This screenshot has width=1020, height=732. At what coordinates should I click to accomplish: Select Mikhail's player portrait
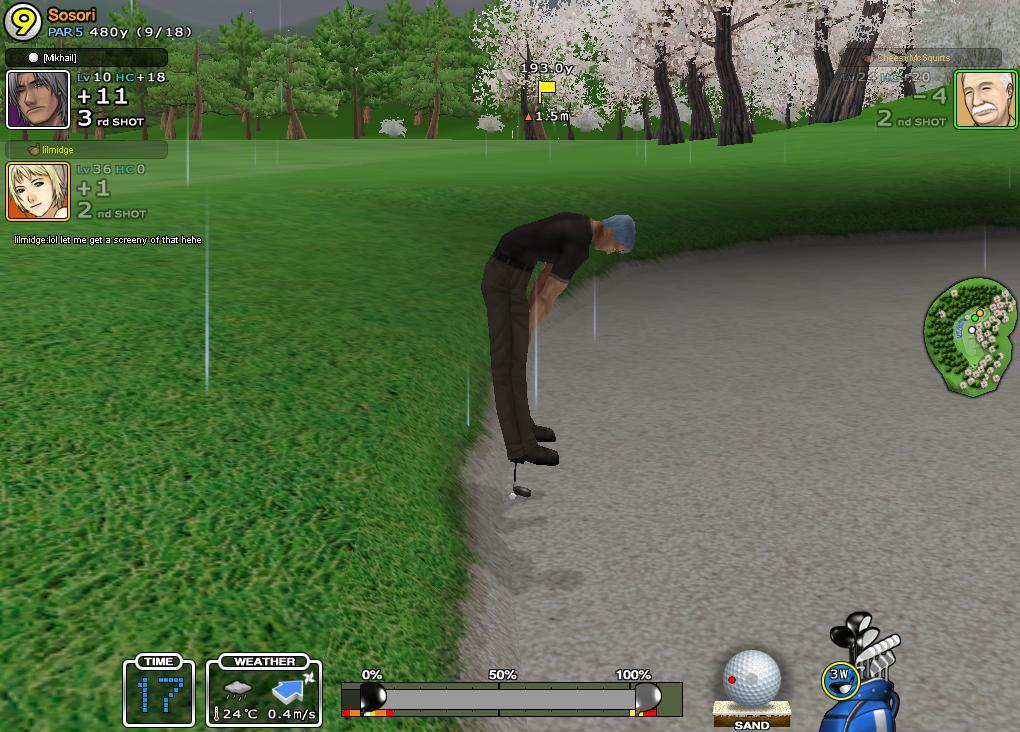pos(38,100)
